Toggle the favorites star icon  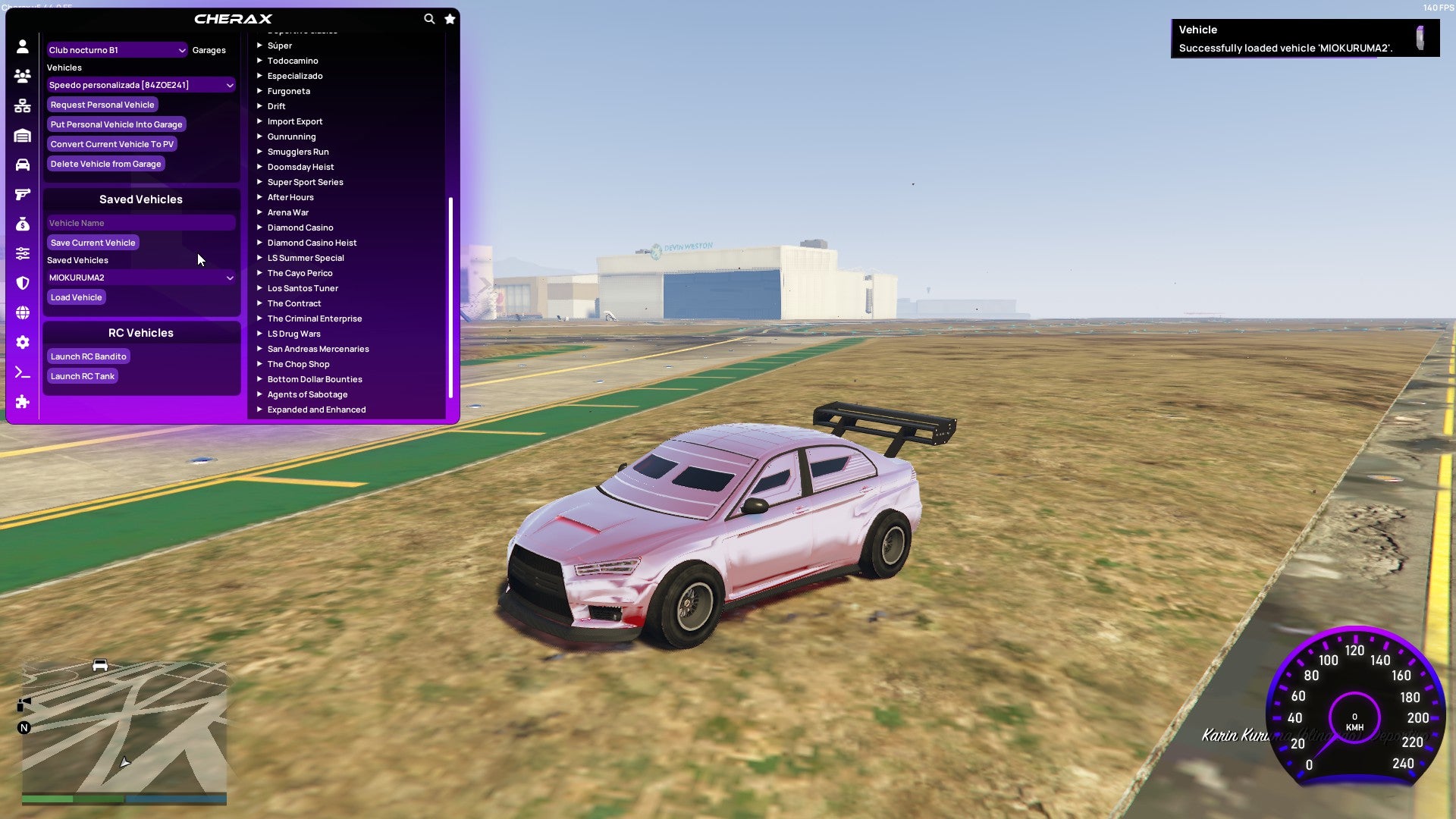click(x=450, y=19)
